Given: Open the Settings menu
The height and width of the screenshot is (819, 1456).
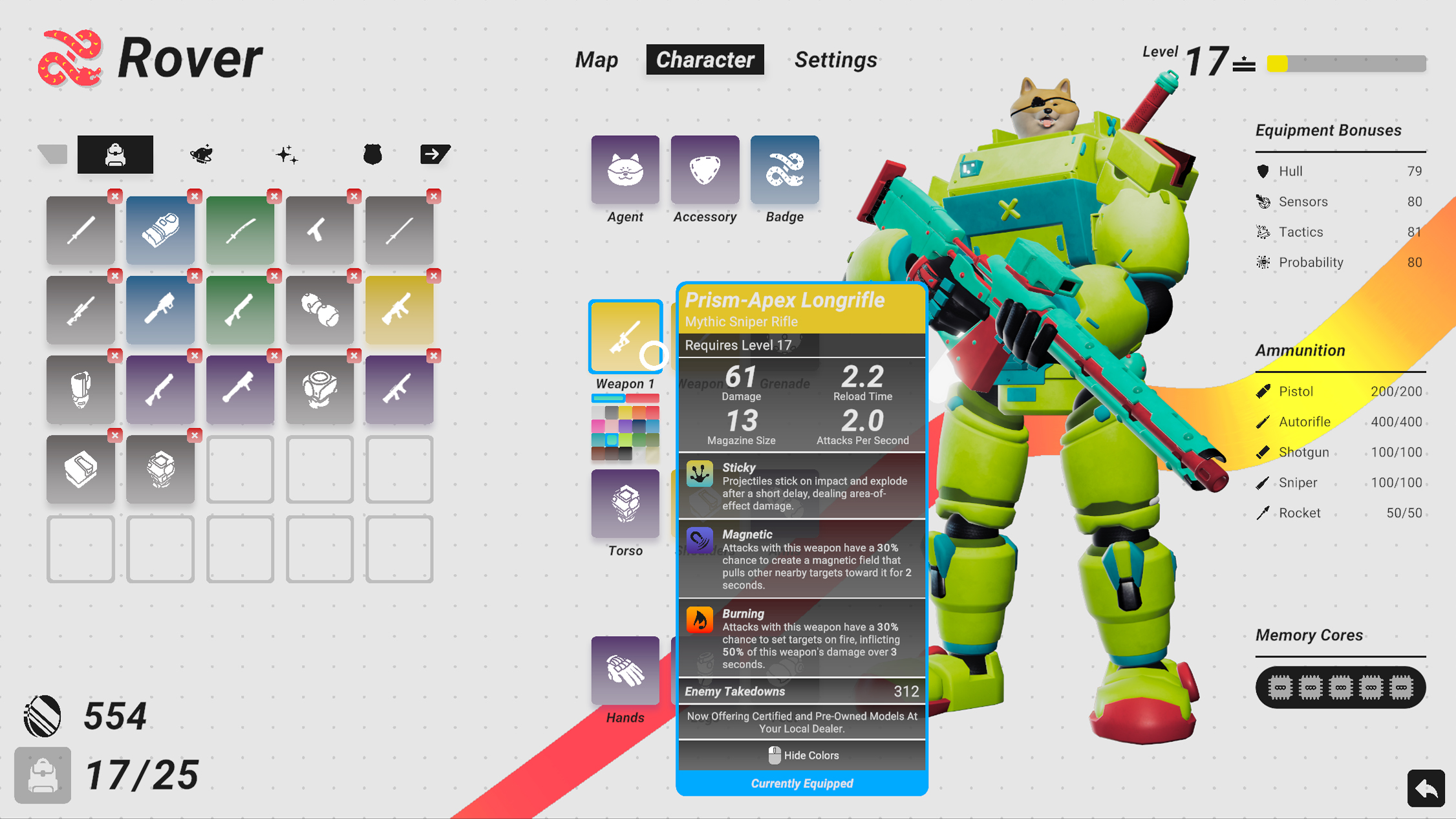Looking at the screenshot, I should (x=835, y=59).
